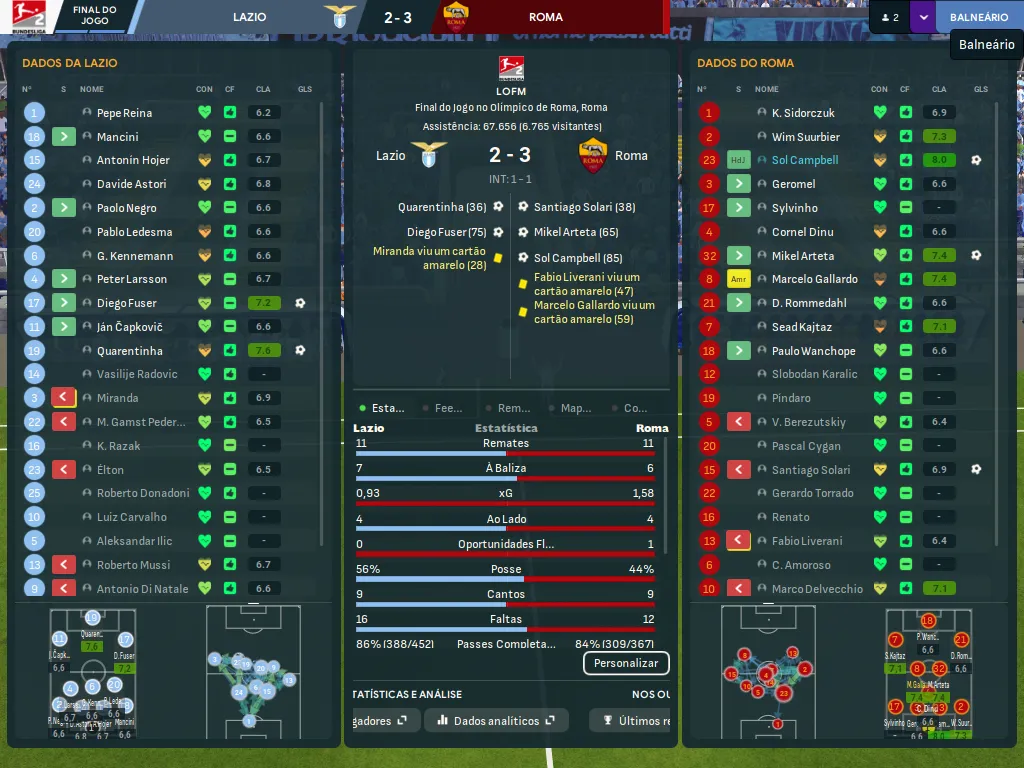Switch to the Rem... tab

pyautogui.click(x=513, y=408)
